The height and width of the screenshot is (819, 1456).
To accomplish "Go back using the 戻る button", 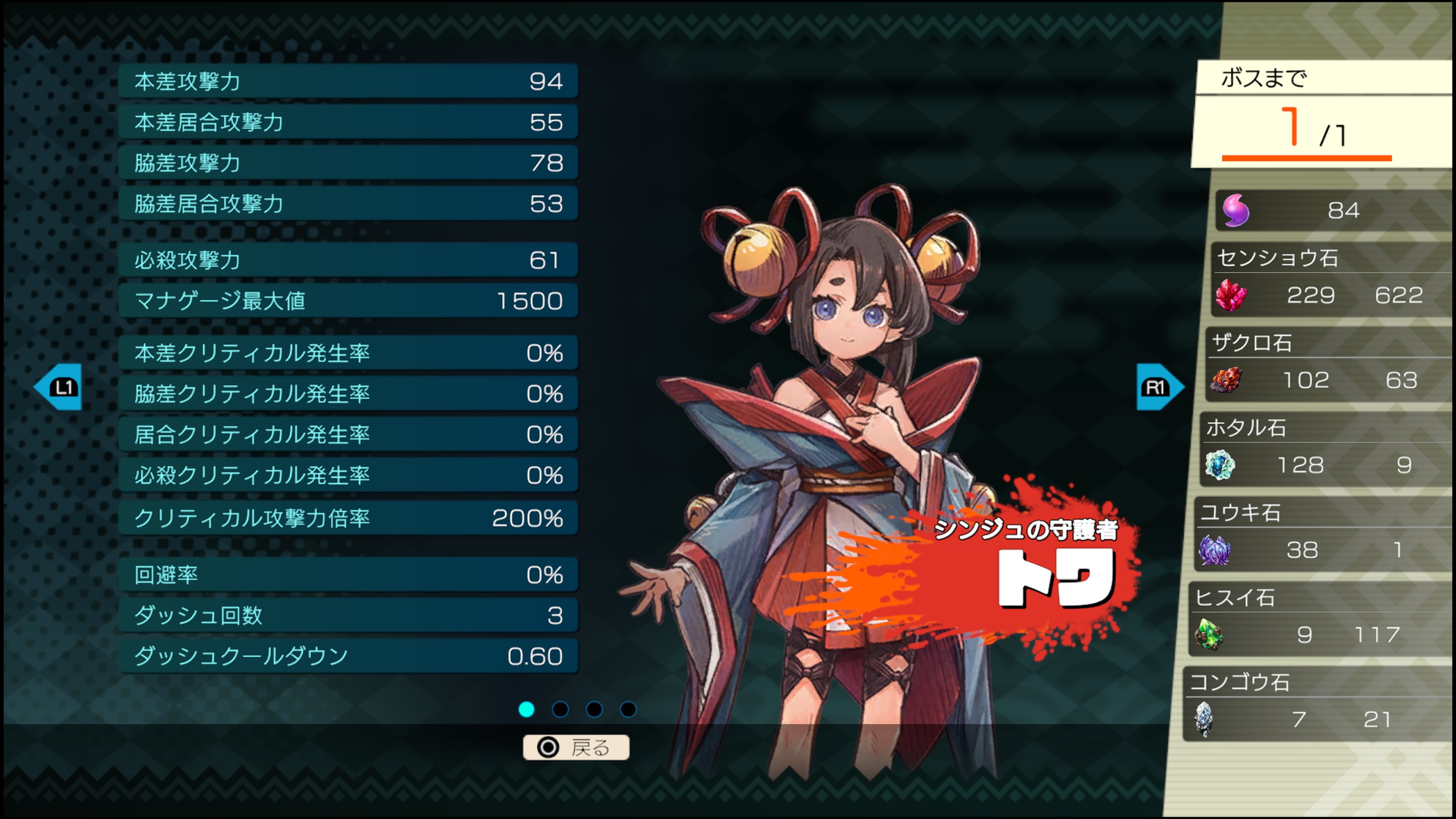I will [576, 747].
